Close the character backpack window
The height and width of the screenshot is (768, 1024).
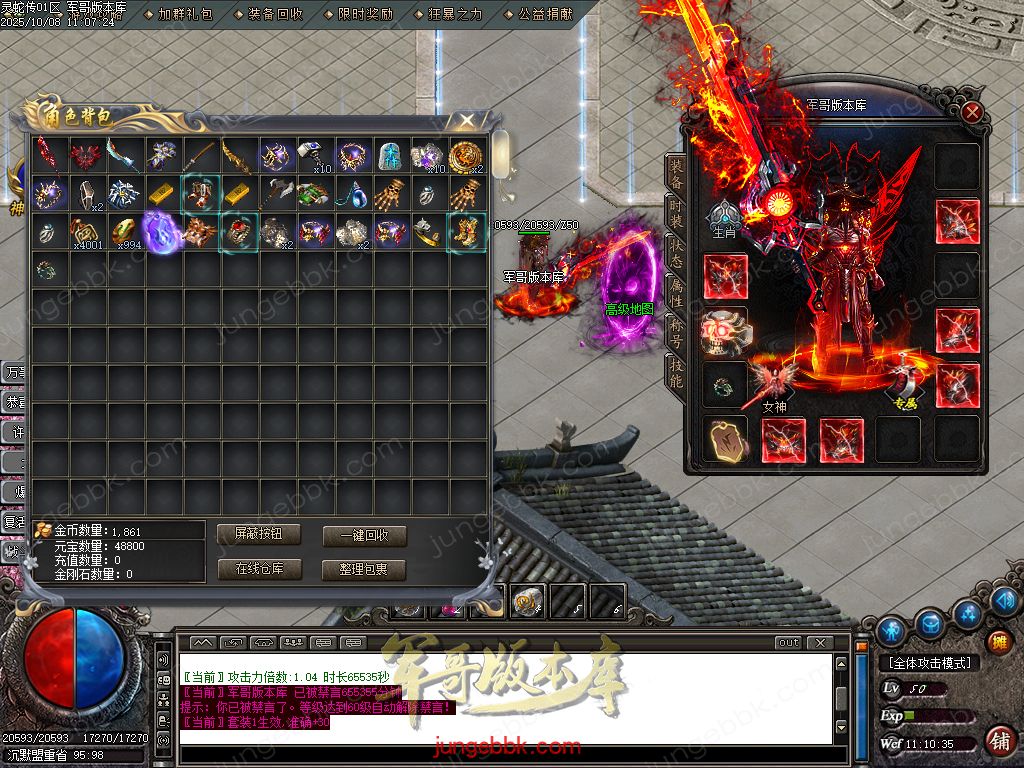pos(466,120)
